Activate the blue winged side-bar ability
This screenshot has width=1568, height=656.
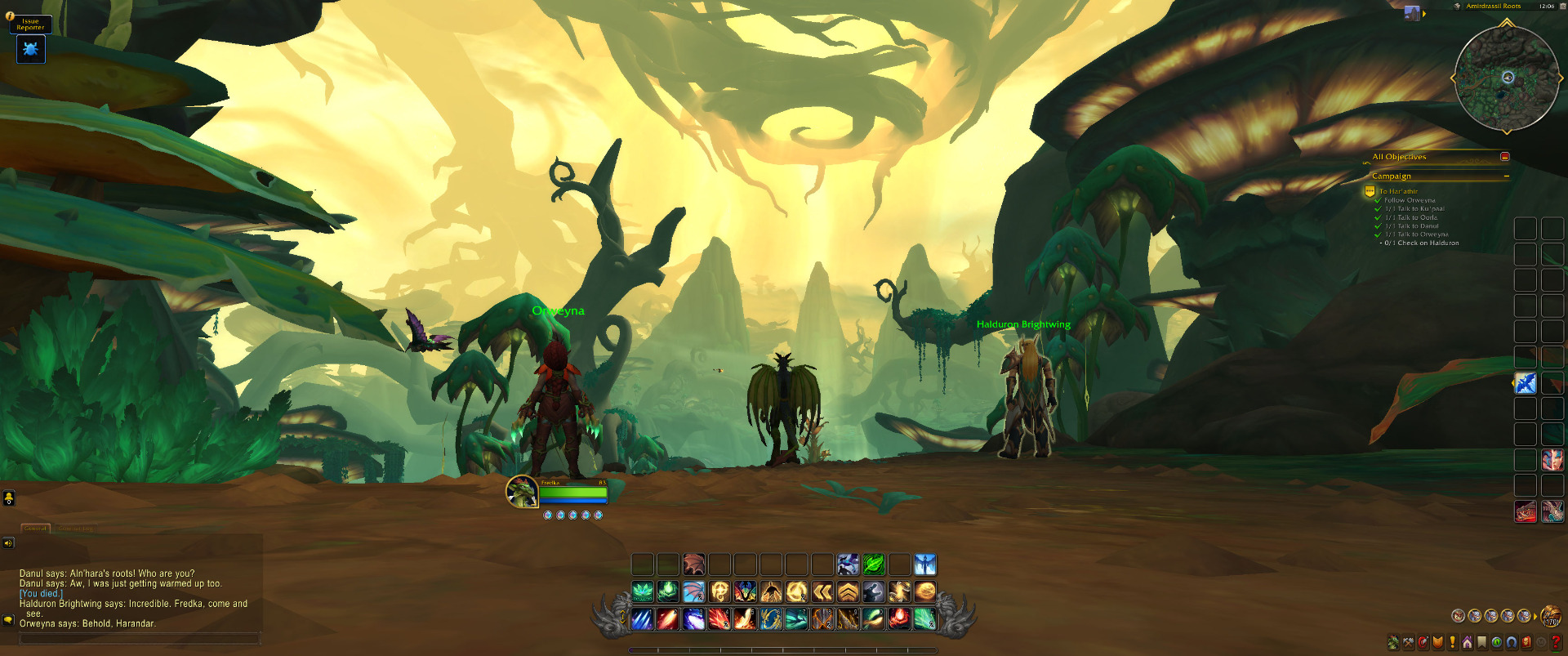1525,383
